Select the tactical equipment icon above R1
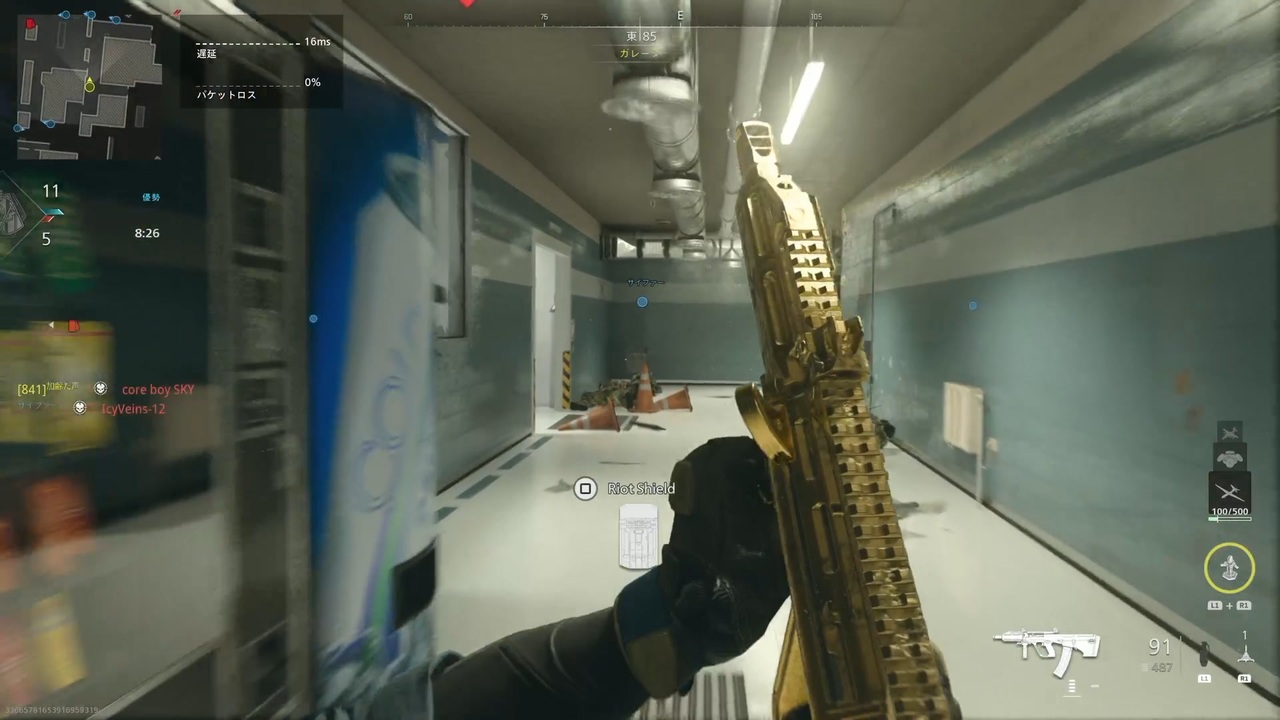The height and width of the screenshot is (720, 1280). tap(1245, 655)
